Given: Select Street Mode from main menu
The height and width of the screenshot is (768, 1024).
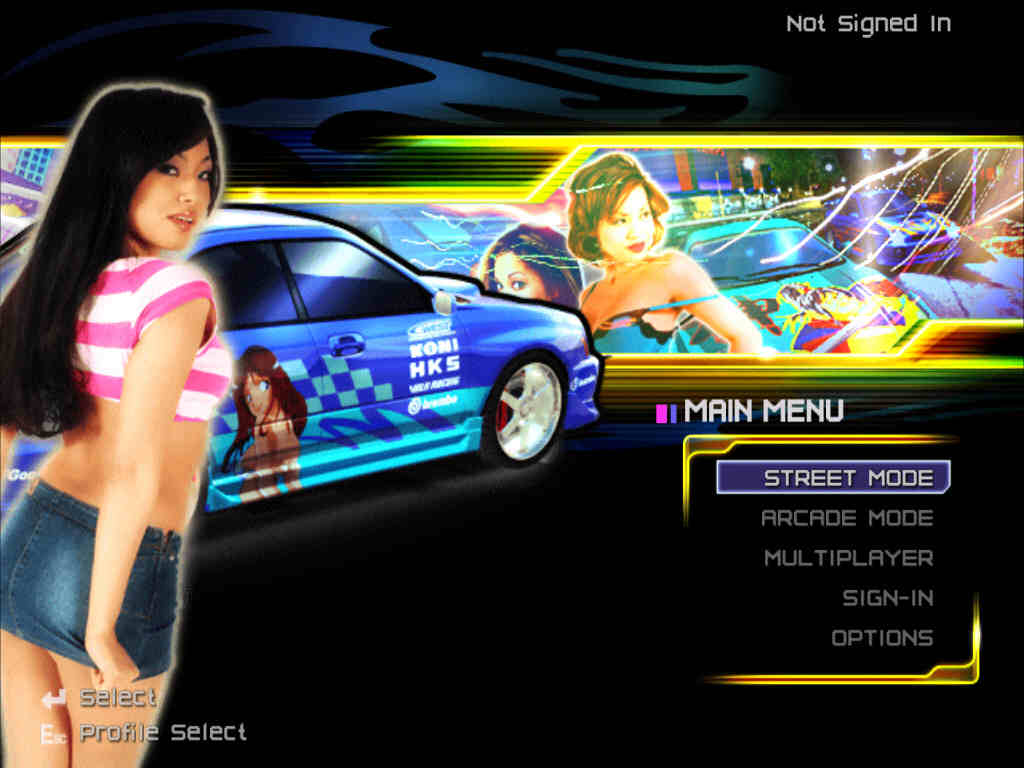Looking at the screenshot, I should [x=847, y=478].
